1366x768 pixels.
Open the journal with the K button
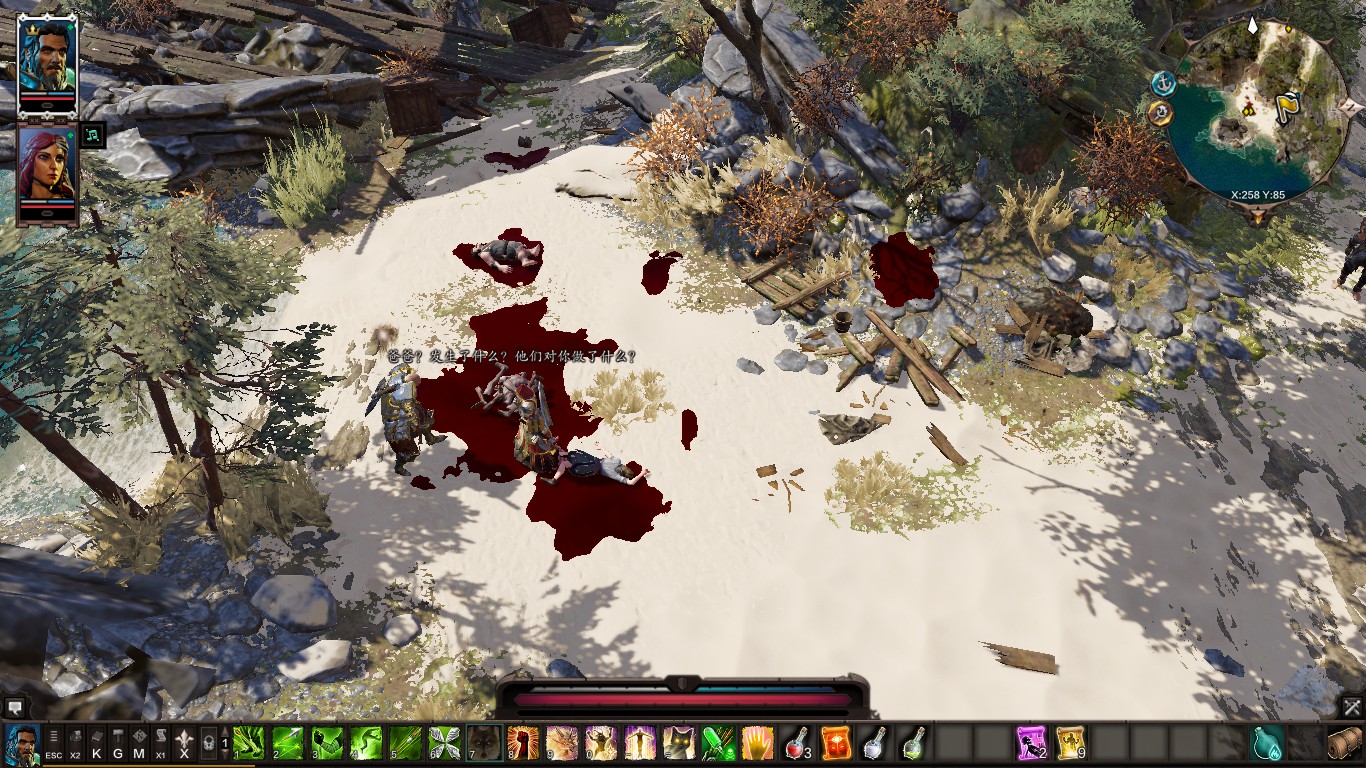coord(97,744)
